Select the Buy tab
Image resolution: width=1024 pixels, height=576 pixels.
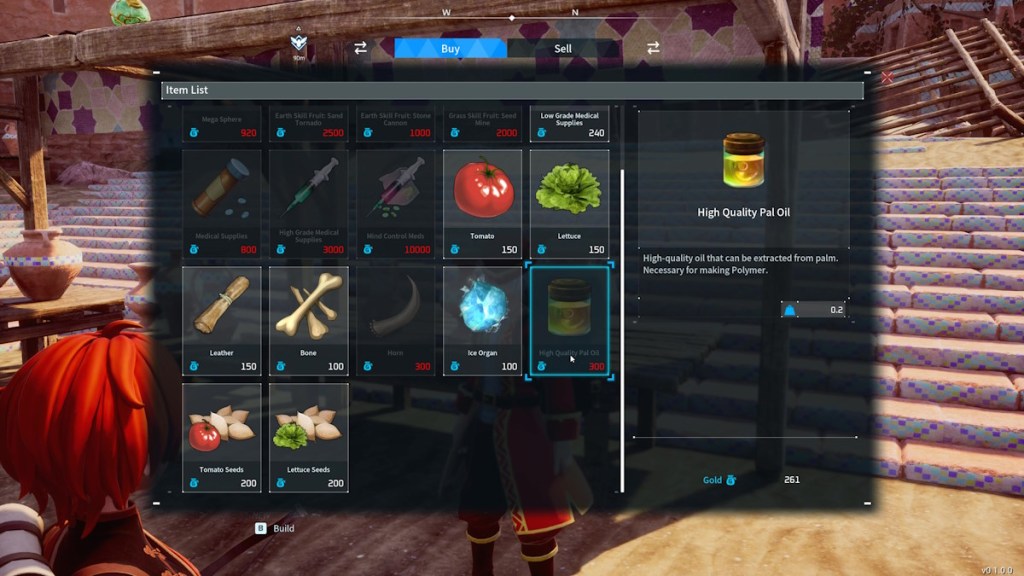click(450, 48)
